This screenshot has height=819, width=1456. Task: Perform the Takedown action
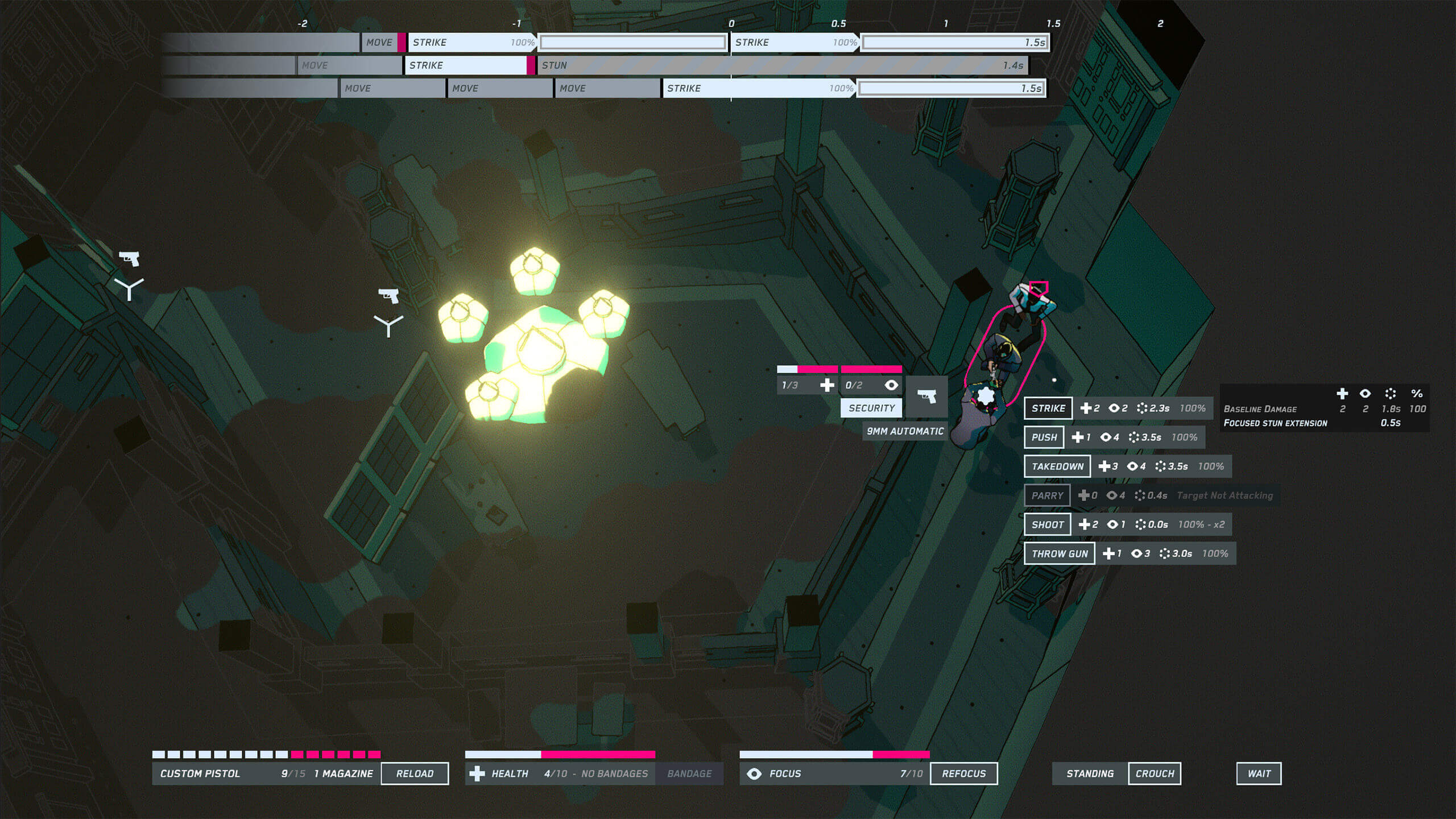click(1057, 466)
